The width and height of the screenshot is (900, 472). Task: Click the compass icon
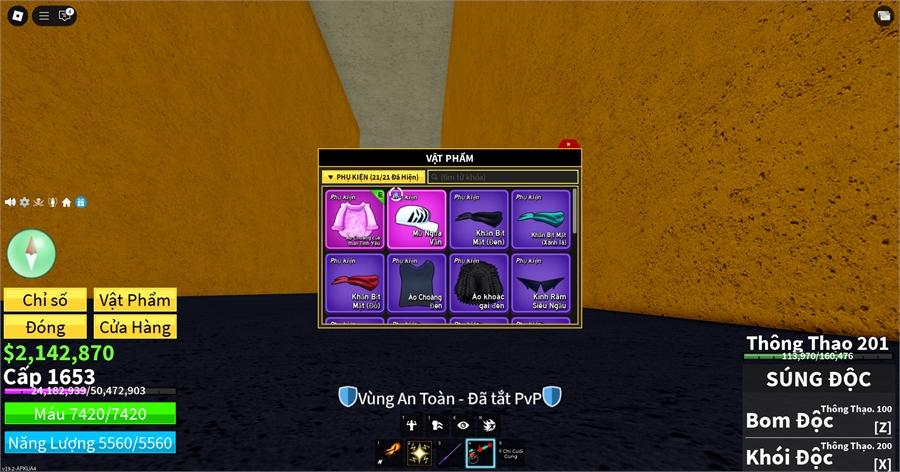[x=31, y=252]
